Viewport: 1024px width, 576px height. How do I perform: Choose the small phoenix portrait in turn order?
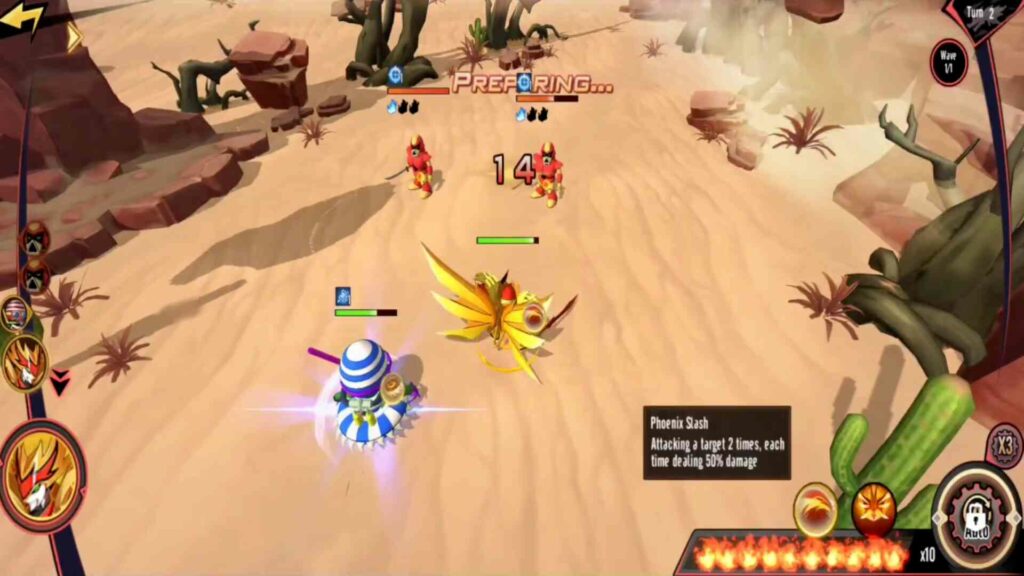tap(24, 363)
